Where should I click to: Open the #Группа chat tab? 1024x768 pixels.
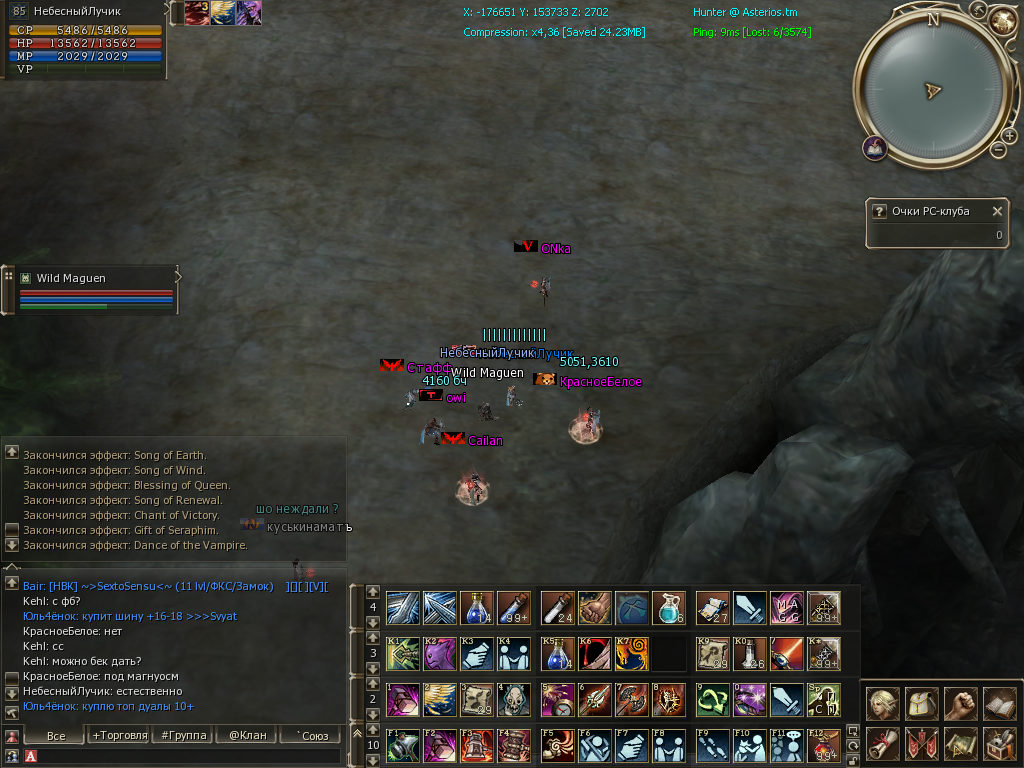coord(181,736)
